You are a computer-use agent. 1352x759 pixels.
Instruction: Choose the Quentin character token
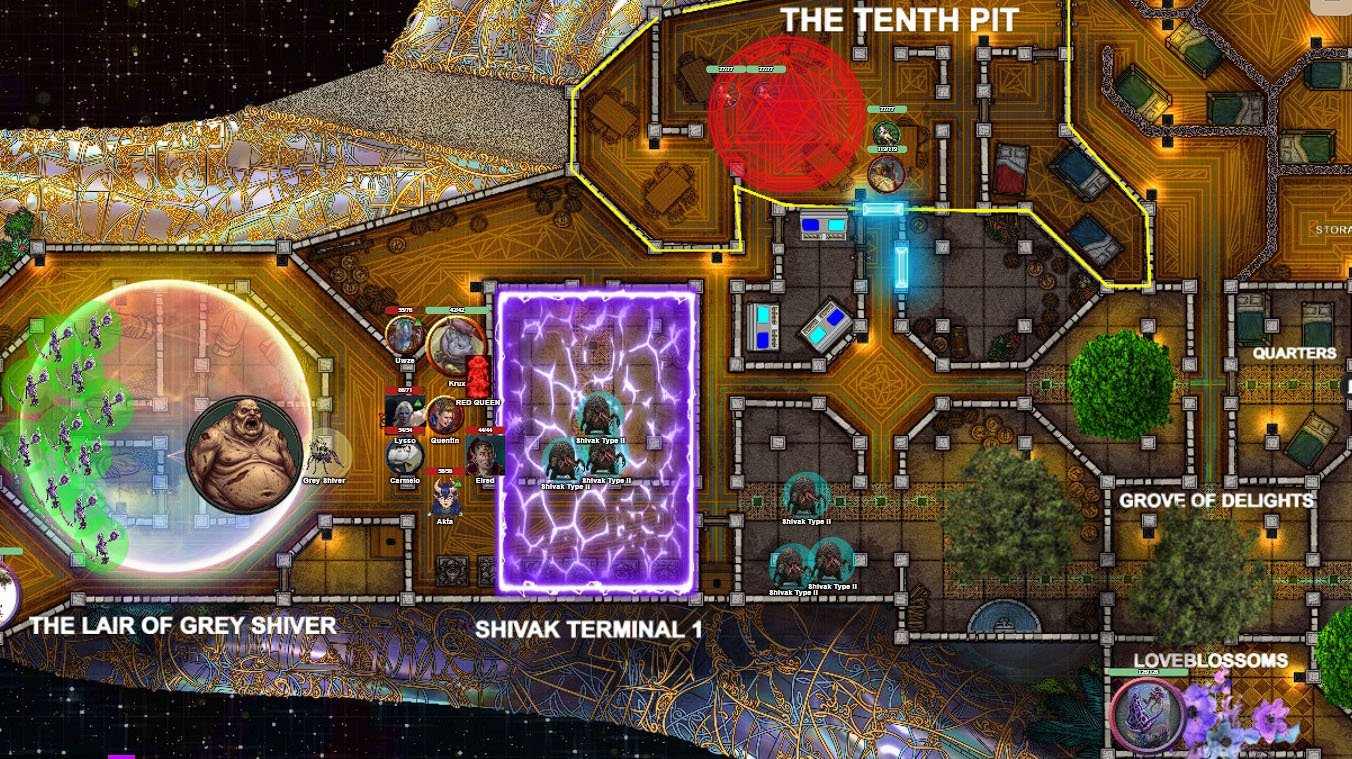[444, 415]
